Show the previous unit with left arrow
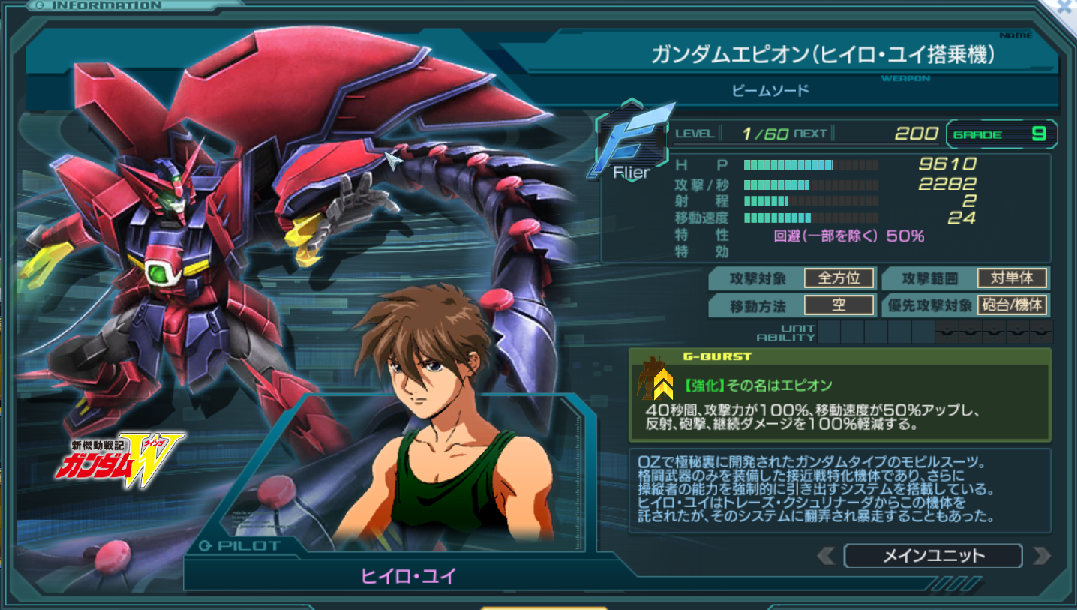The height and width of the screenshot is (610, 1077). coord(826,556)
